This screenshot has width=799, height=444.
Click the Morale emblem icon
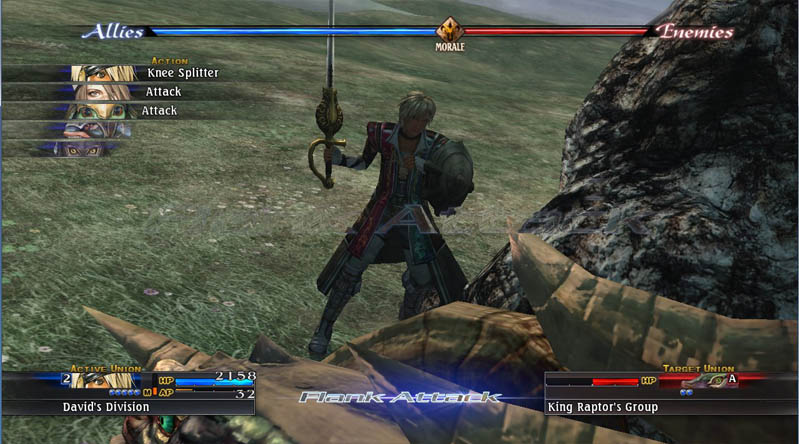coord(449,31)
